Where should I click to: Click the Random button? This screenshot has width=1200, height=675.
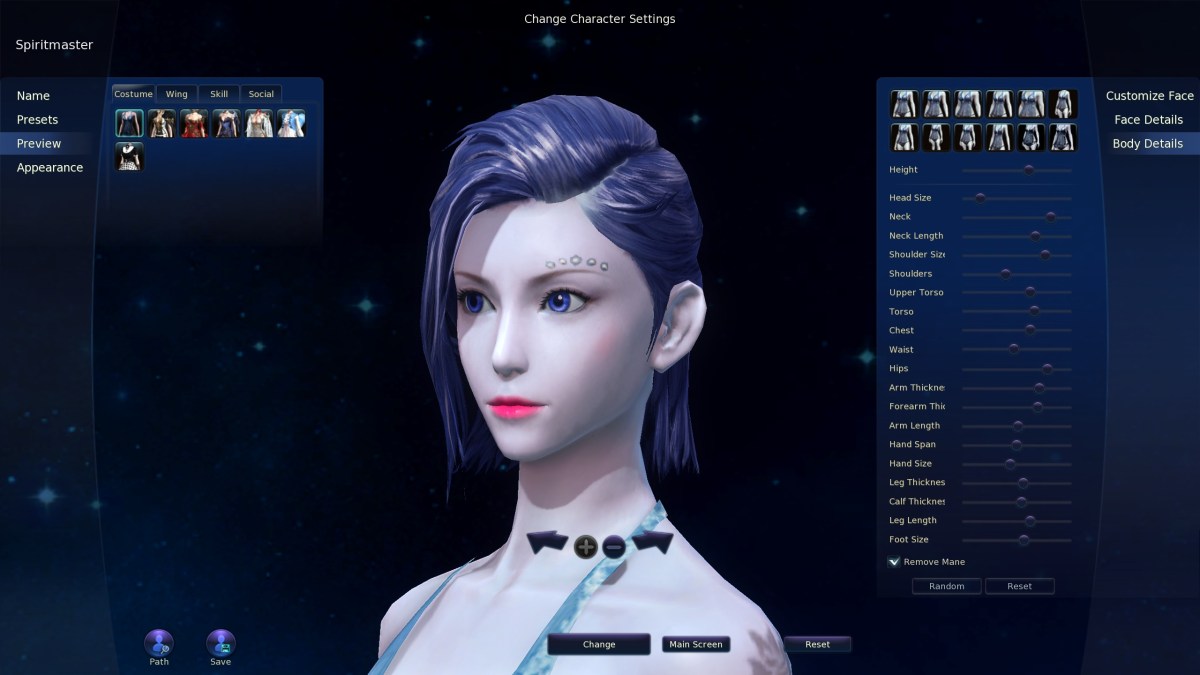tap(946, 586)
